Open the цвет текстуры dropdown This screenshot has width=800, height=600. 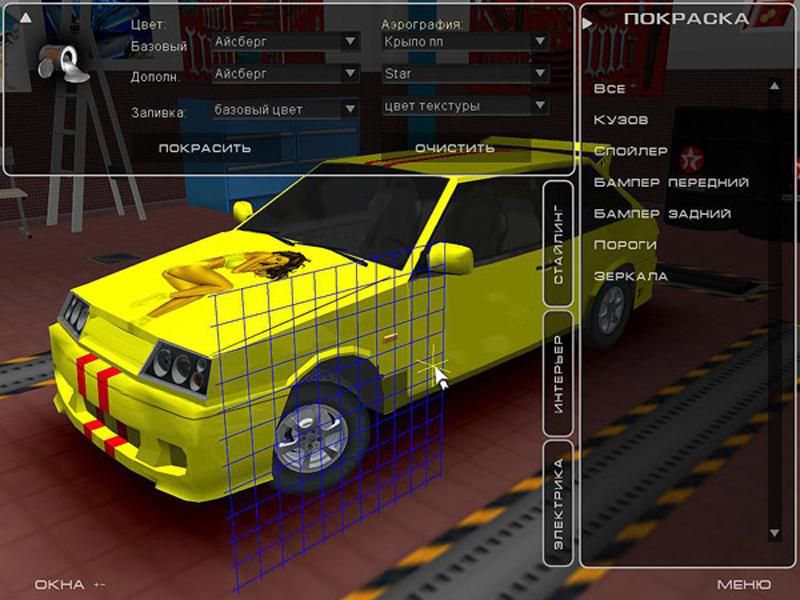[465, 106]
